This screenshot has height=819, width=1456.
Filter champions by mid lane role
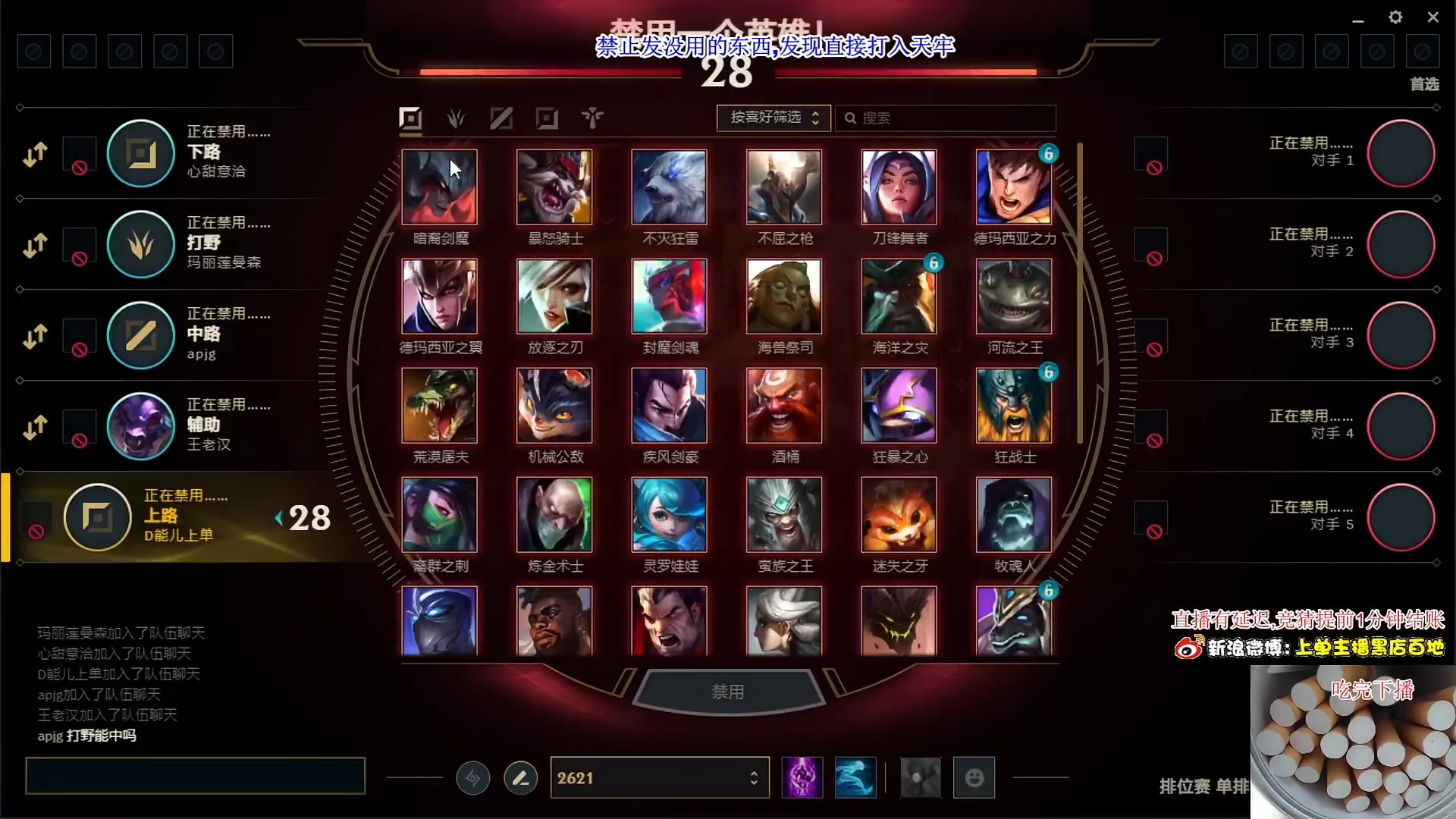tap(501, 118)
